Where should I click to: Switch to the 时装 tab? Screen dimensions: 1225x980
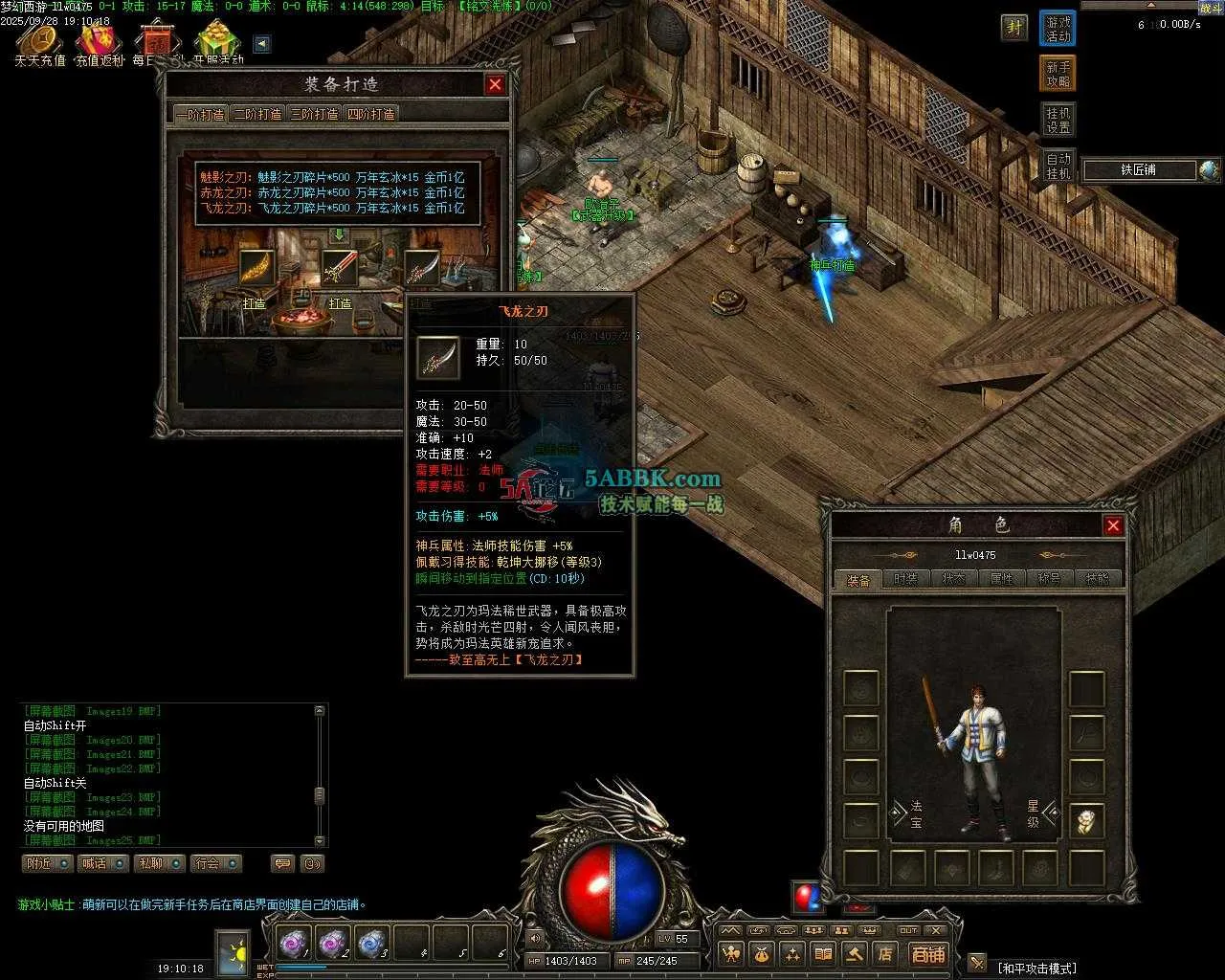coord(905,579)
